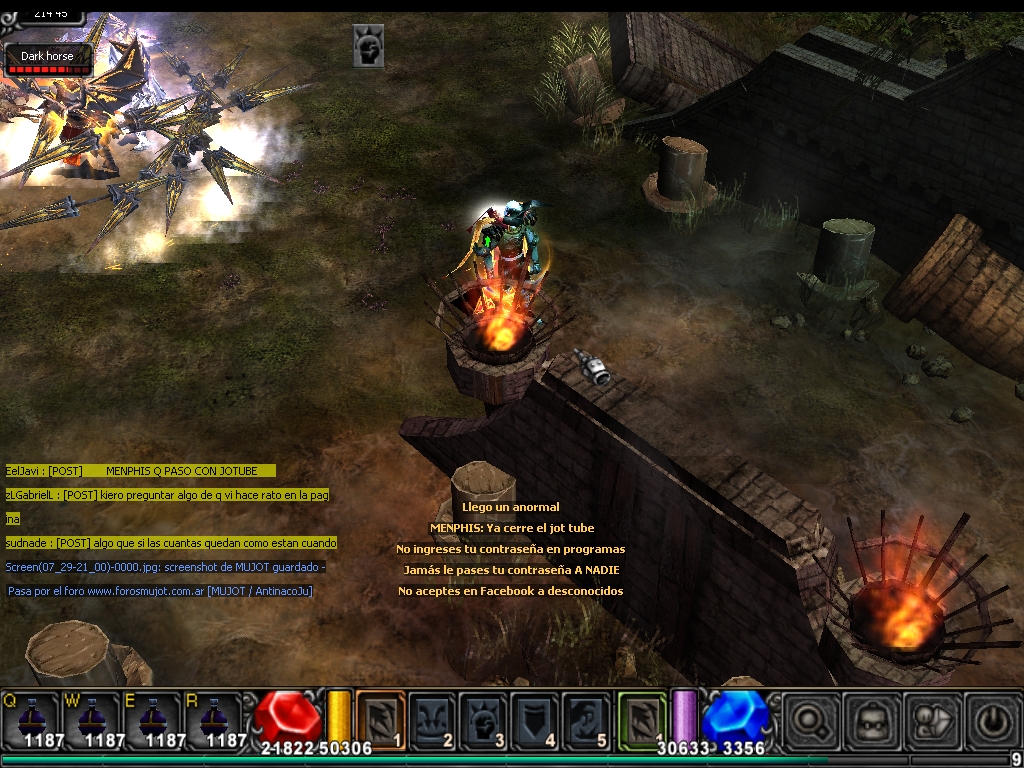The width and height of the screenshot is (1024, 768).
Task: Click the fist buff icon at top
Action: [x=368, y=46]
